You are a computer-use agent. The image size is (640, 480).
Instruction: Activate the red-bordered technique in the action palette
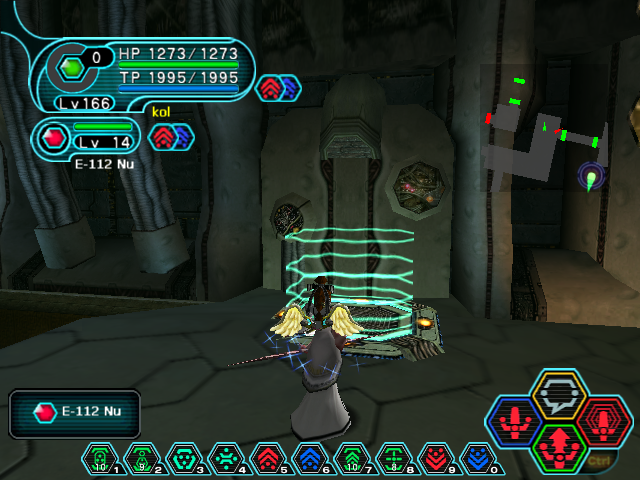click(x=602, y=421)
